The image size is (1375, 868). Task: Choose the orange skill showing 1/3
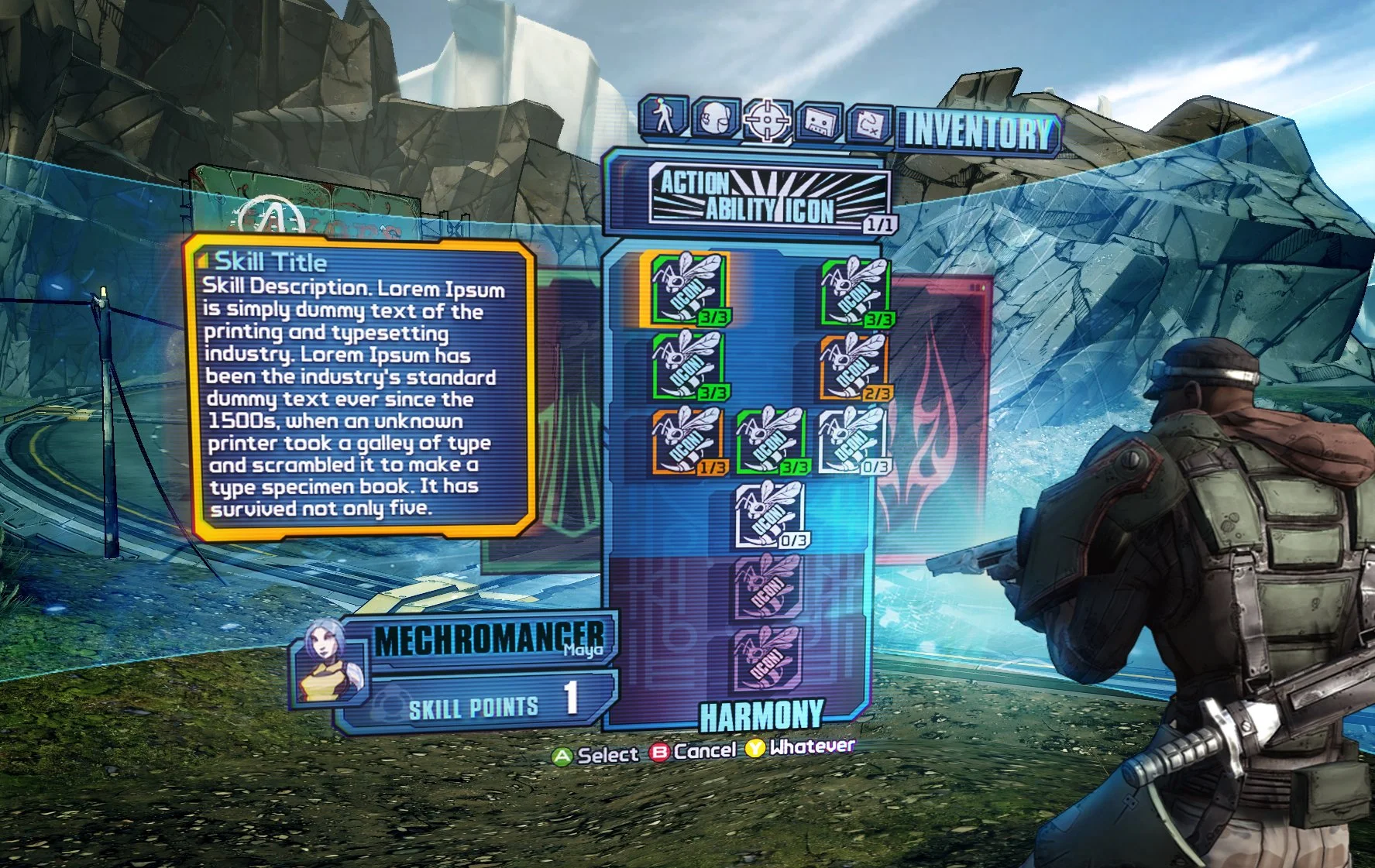[x=688, y=441]
